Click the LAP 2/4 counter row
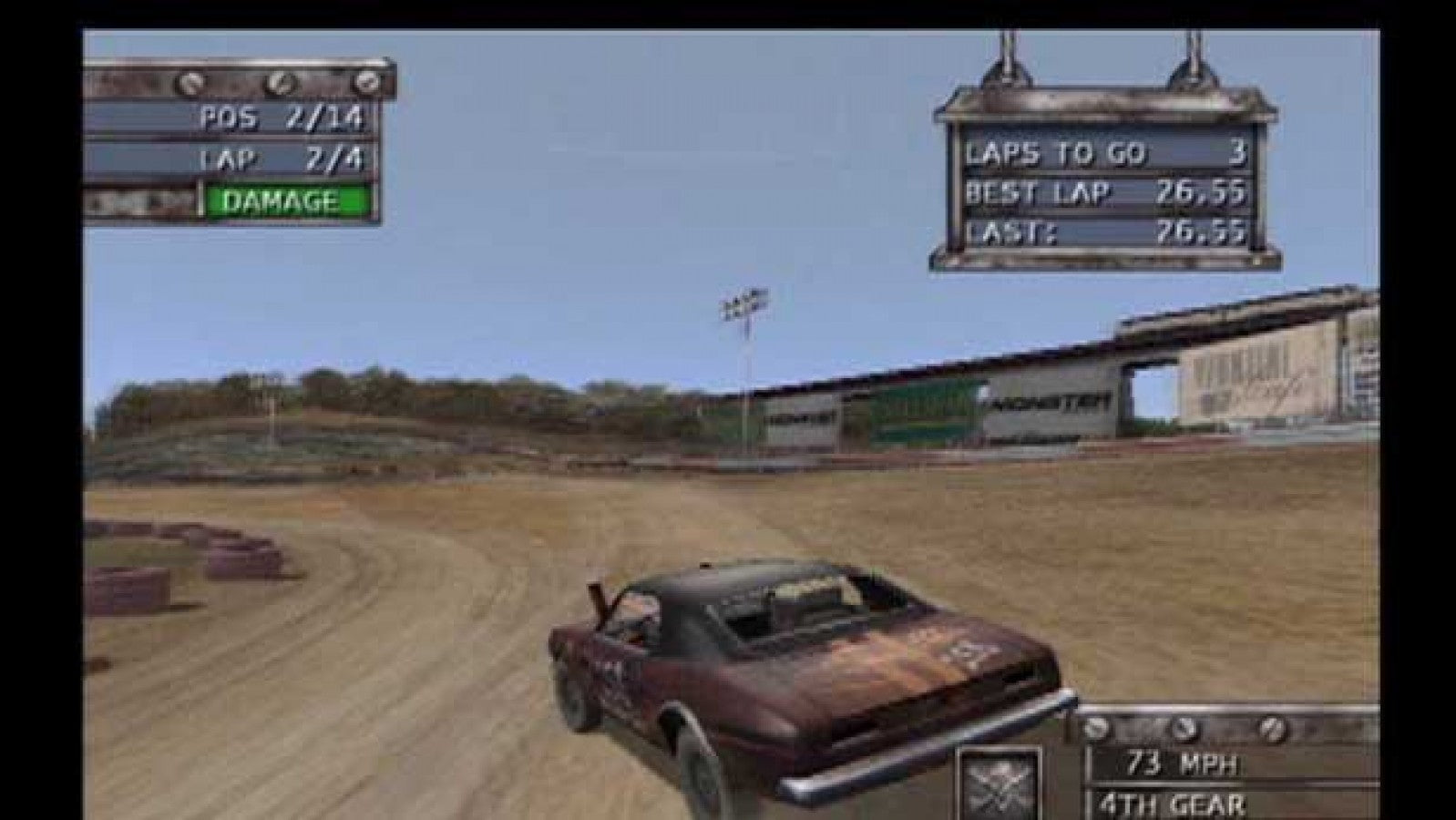 tap(282, 159)
